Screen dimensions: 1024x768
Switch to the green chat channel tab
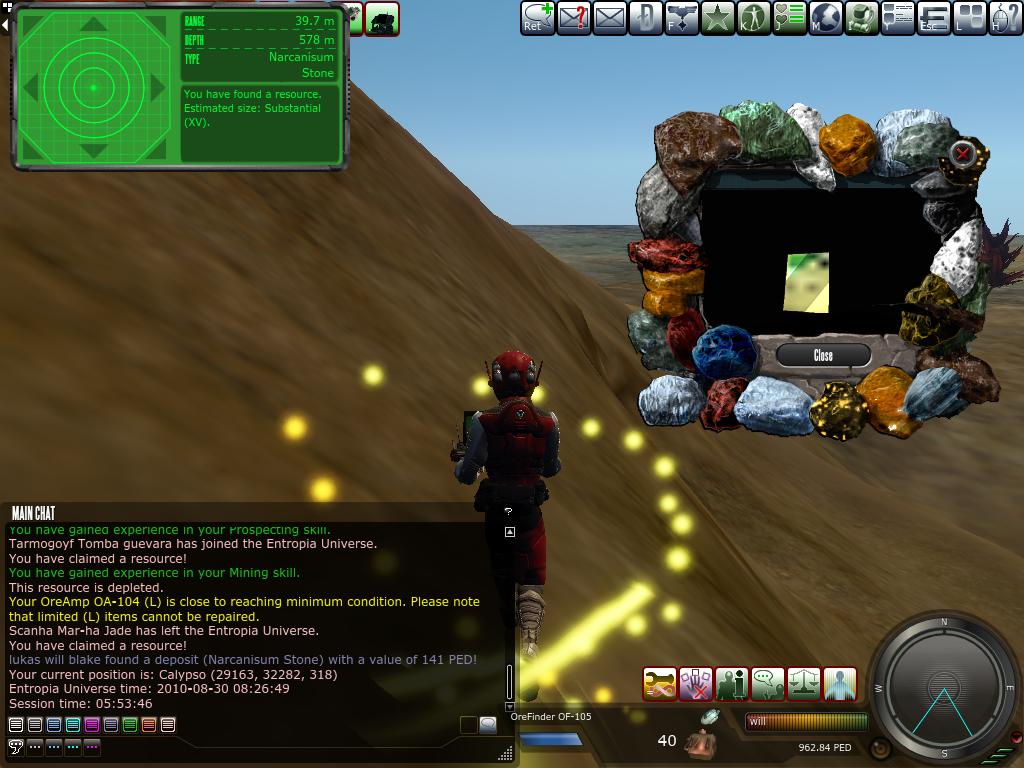tap(130, 724)
